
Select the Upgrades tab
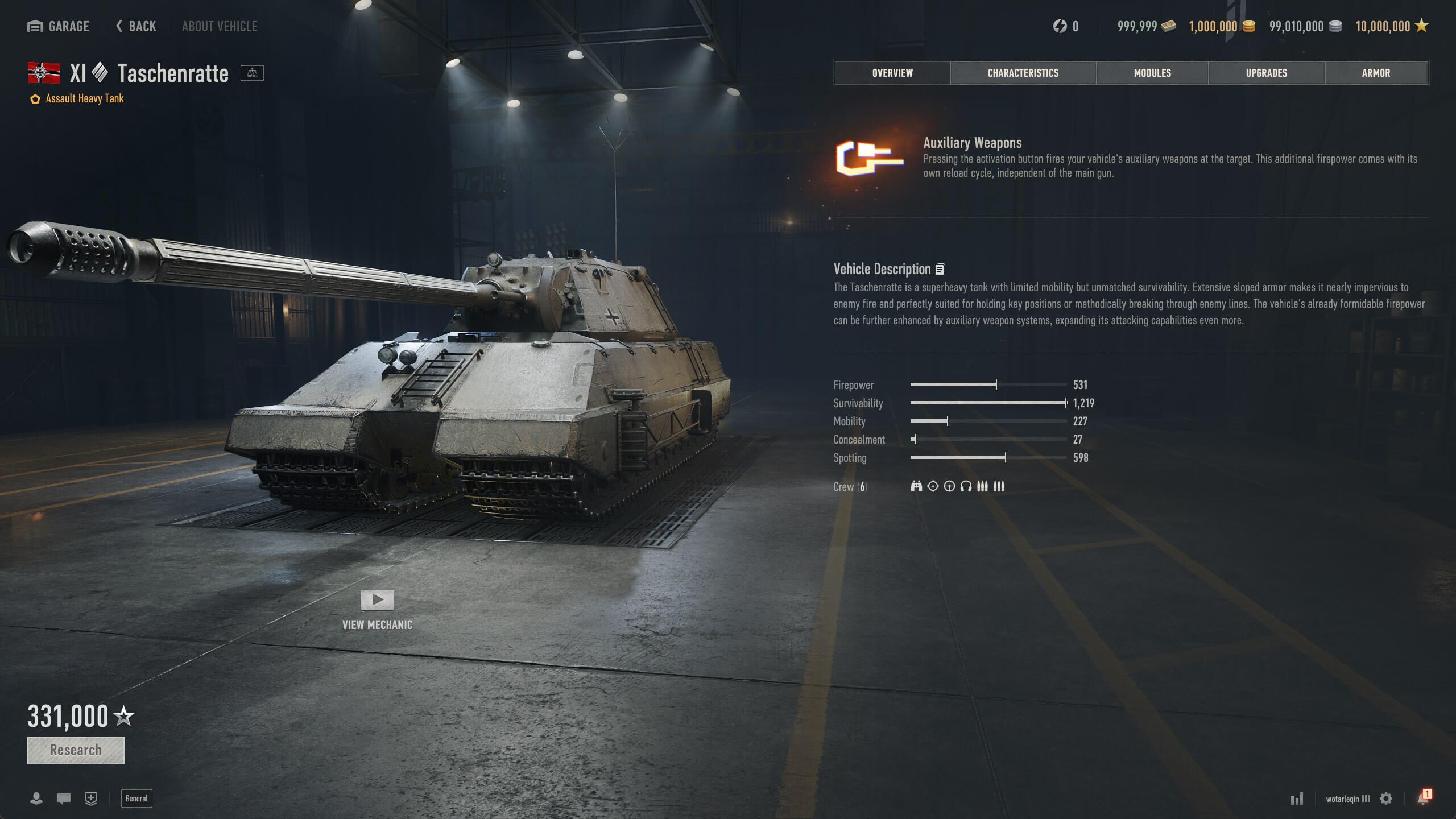click(1266, 73)
